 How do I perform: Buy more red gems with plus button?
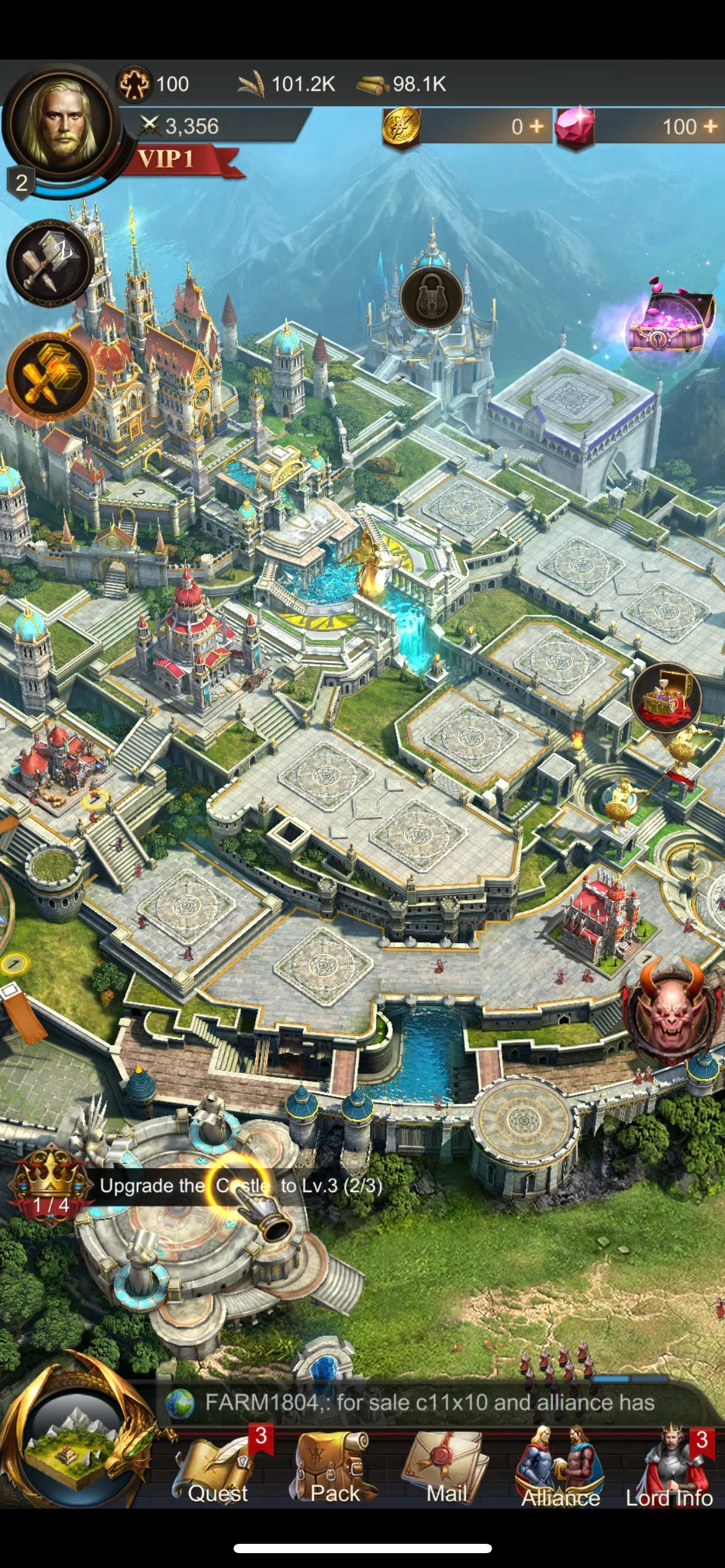click(710, 126)
